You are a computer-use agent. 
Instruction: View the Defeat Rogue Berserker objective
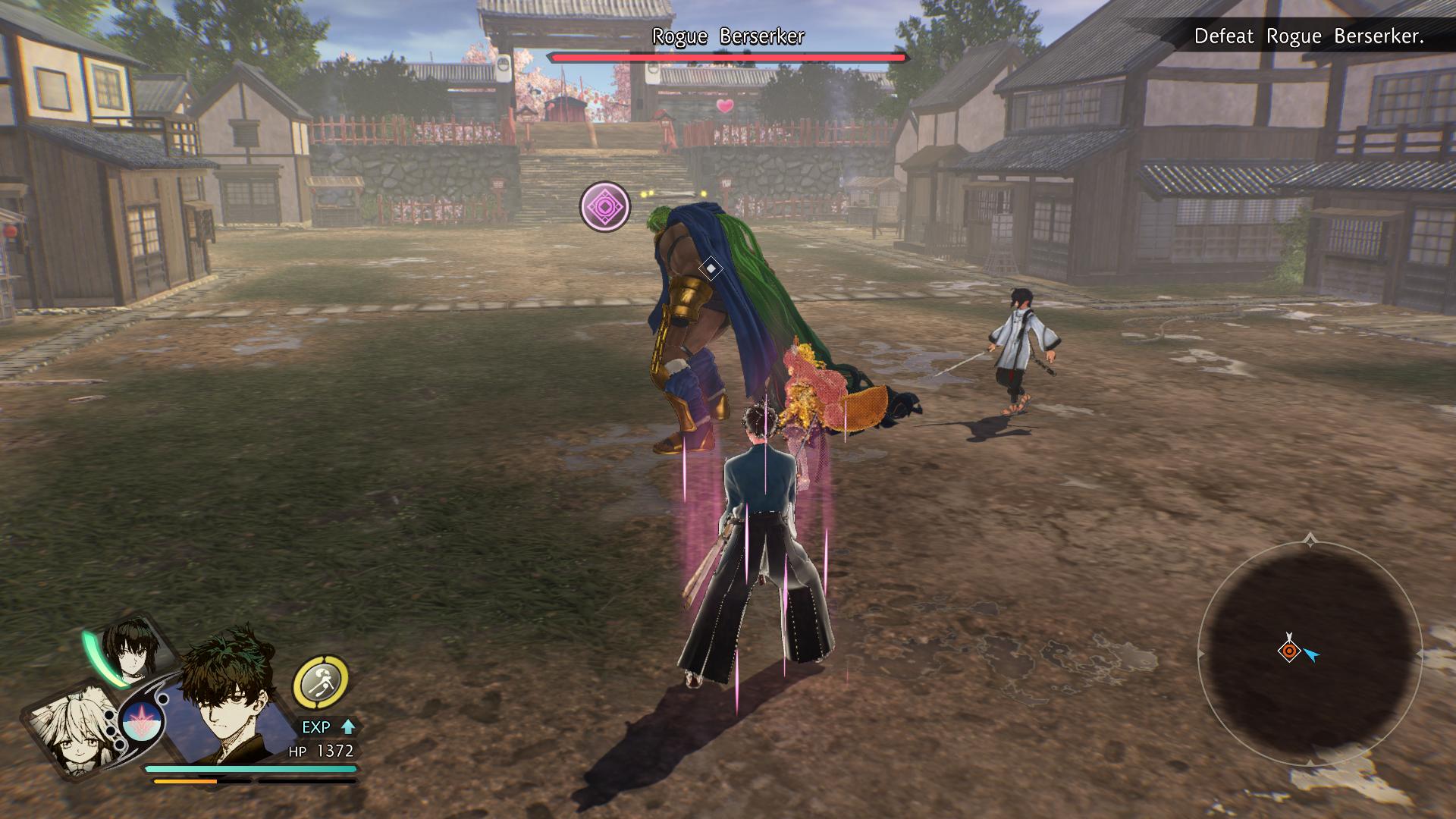pyautogui.click(x=1308, y=36)
